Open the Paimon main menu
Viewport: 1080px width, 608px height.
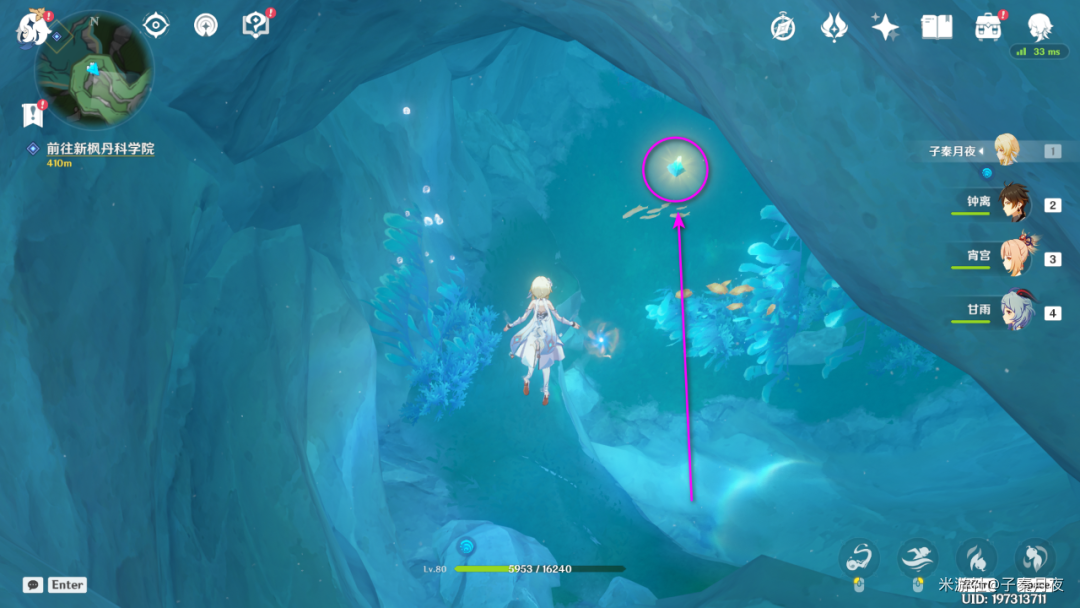[x=32, y=28]
